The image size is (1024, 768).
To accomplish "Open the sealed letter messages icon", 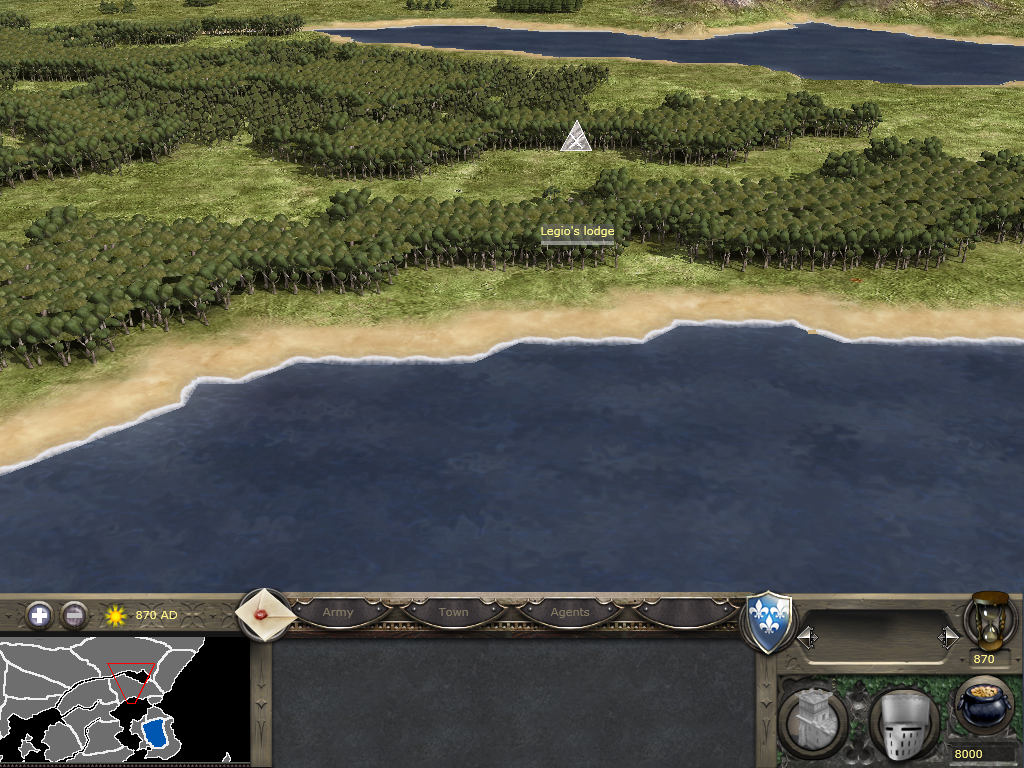I will tap(265, 614).
